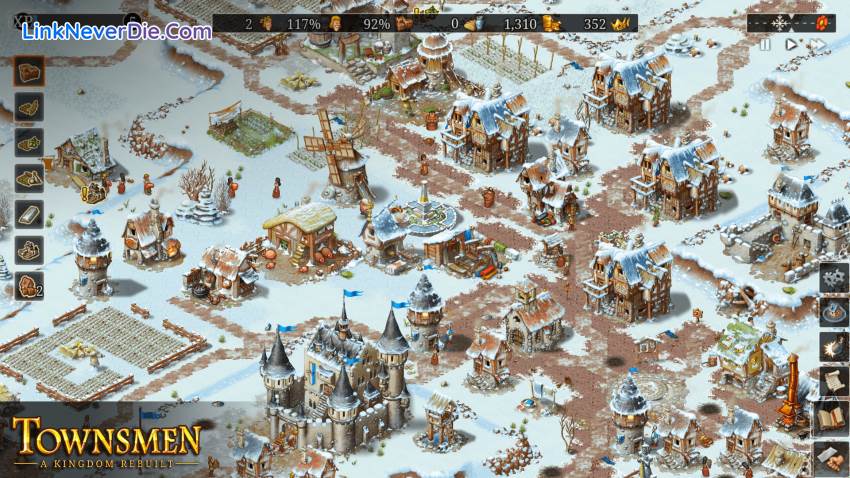Click the fountain icon in the right menu

(833, 312)
